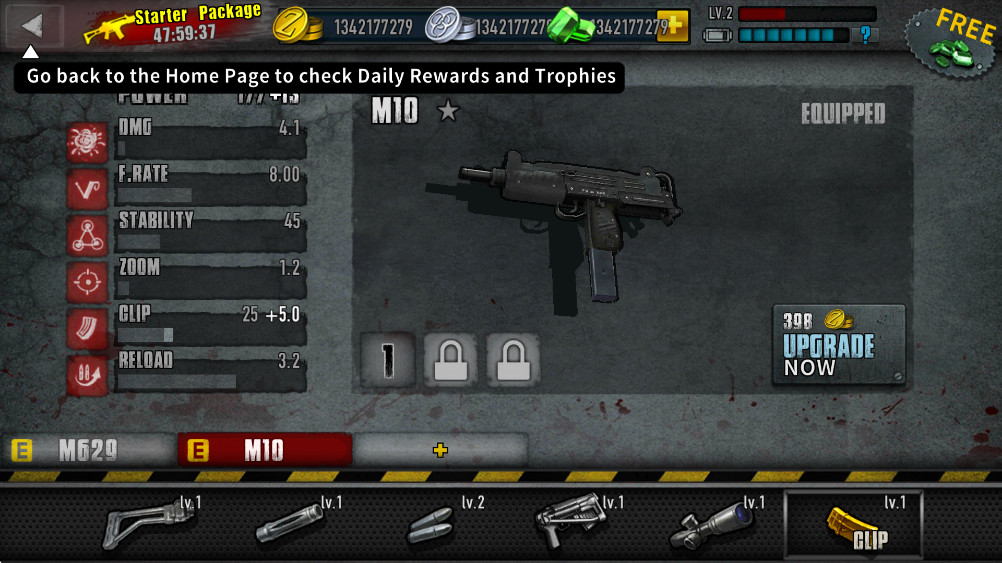Open the Starter Package offer

175,24
